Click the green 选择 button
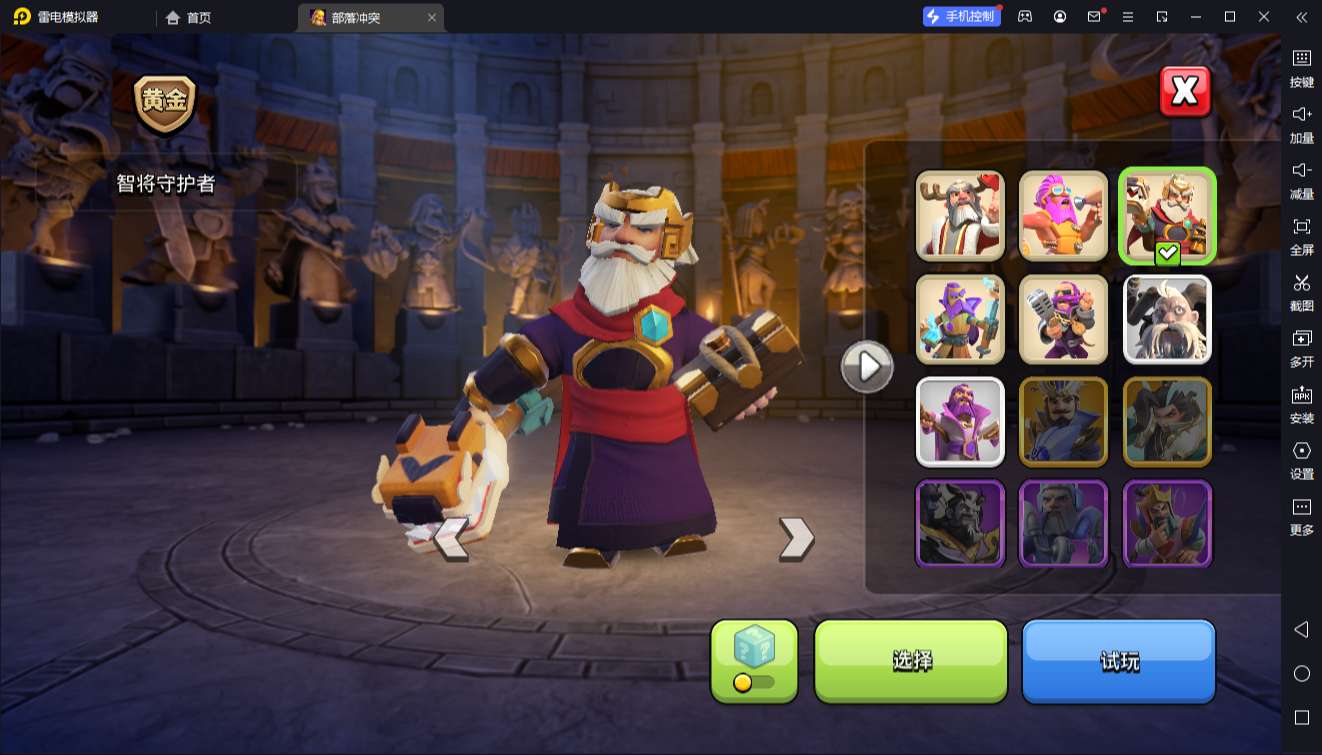This screenshot has height=755, width=1322. coord(911,660)
